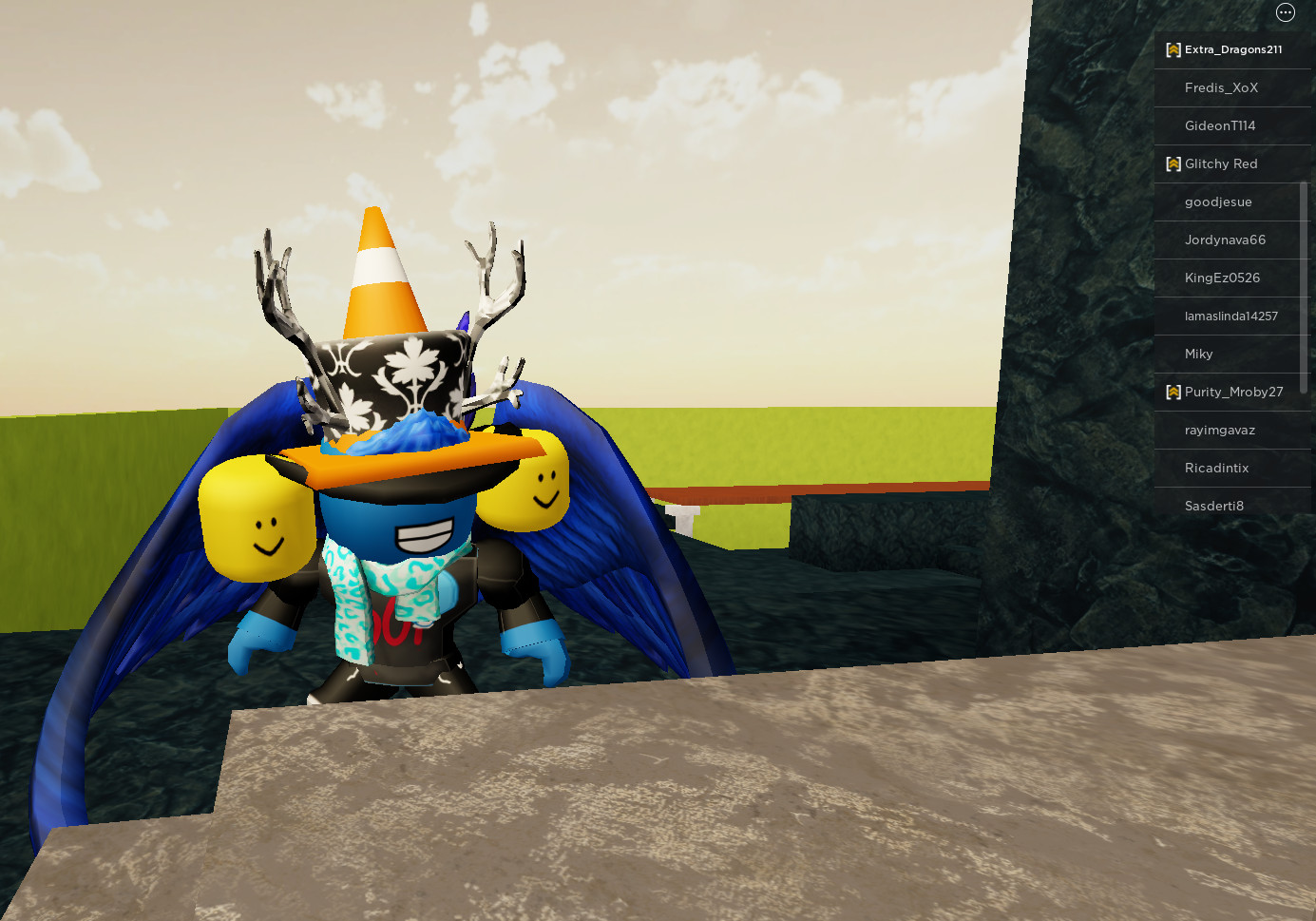1316x921 pixels.
Task: Select KingEz0526 from the leaderboard
Action: tap(1223, 278)
